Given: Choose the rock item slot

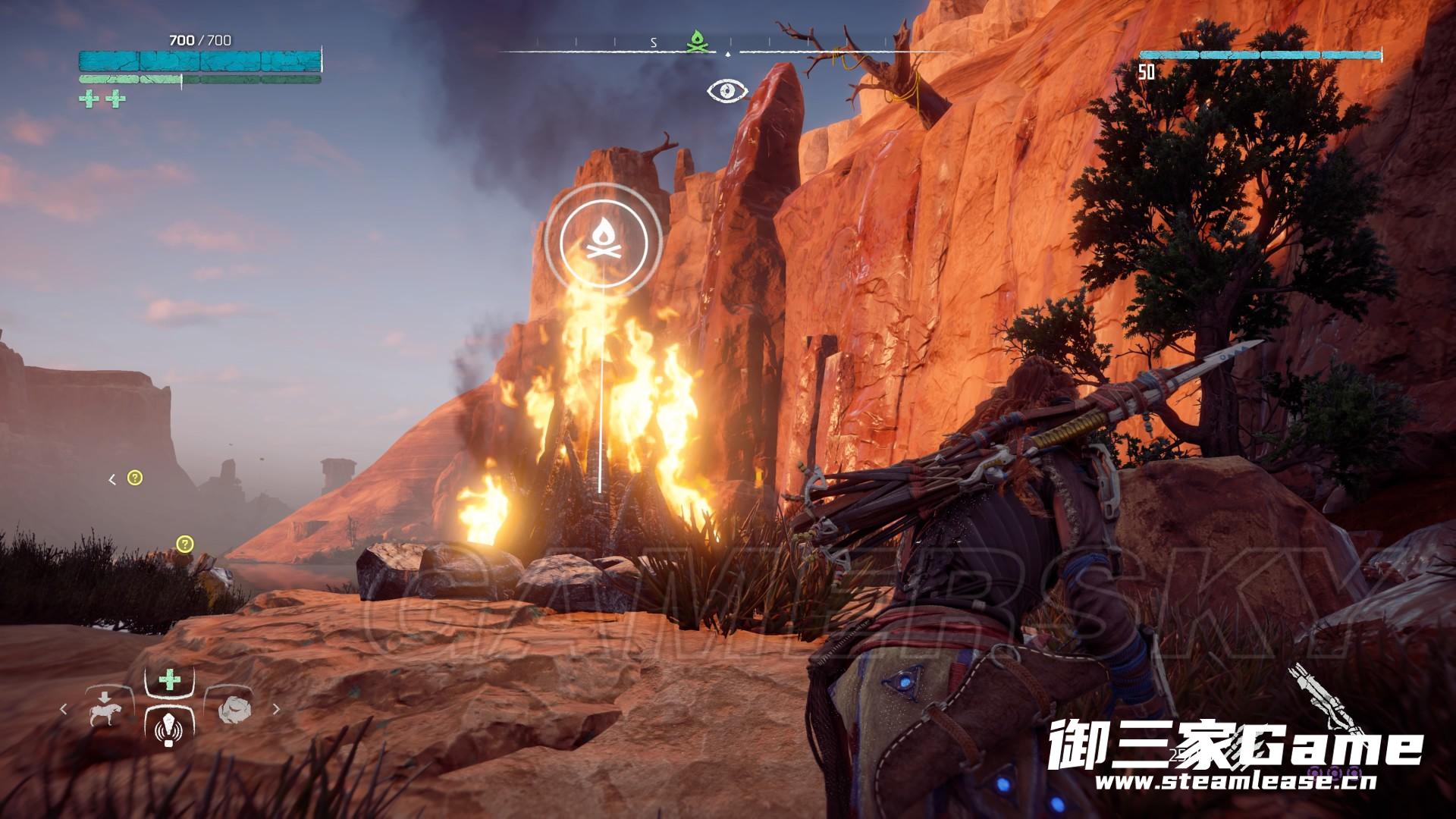Looking at the screenshot, I should click(x=231, y=708).
